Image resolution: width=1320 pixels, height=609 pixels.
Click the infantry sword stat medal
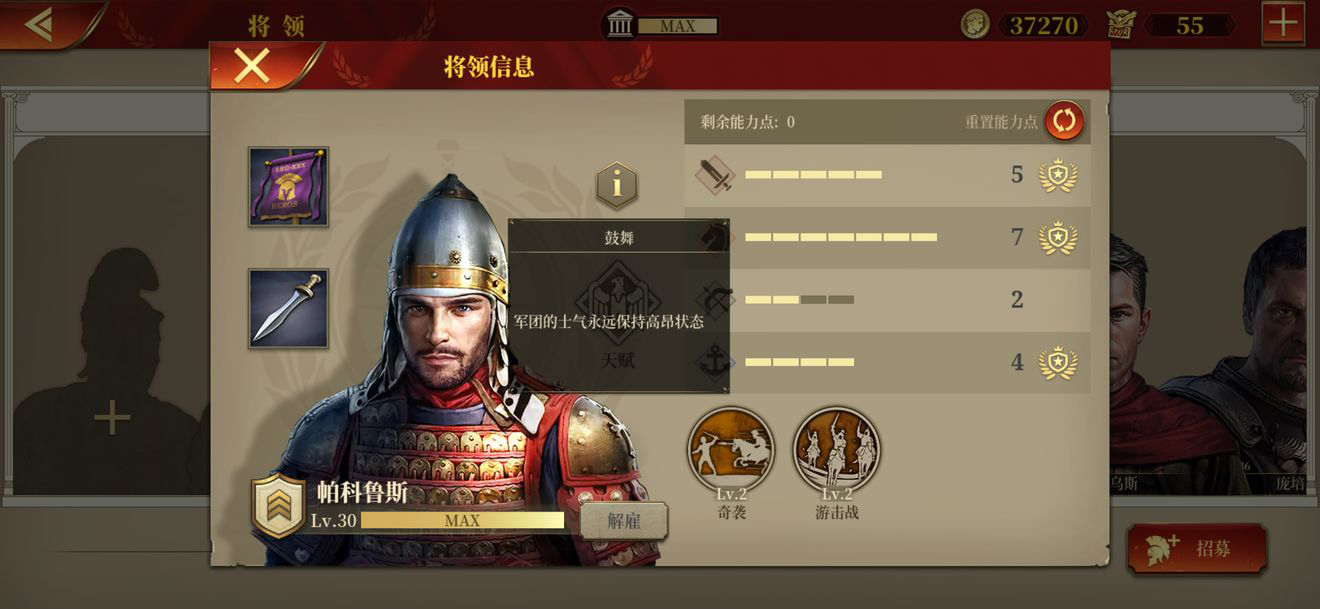tap(1057, 175)
